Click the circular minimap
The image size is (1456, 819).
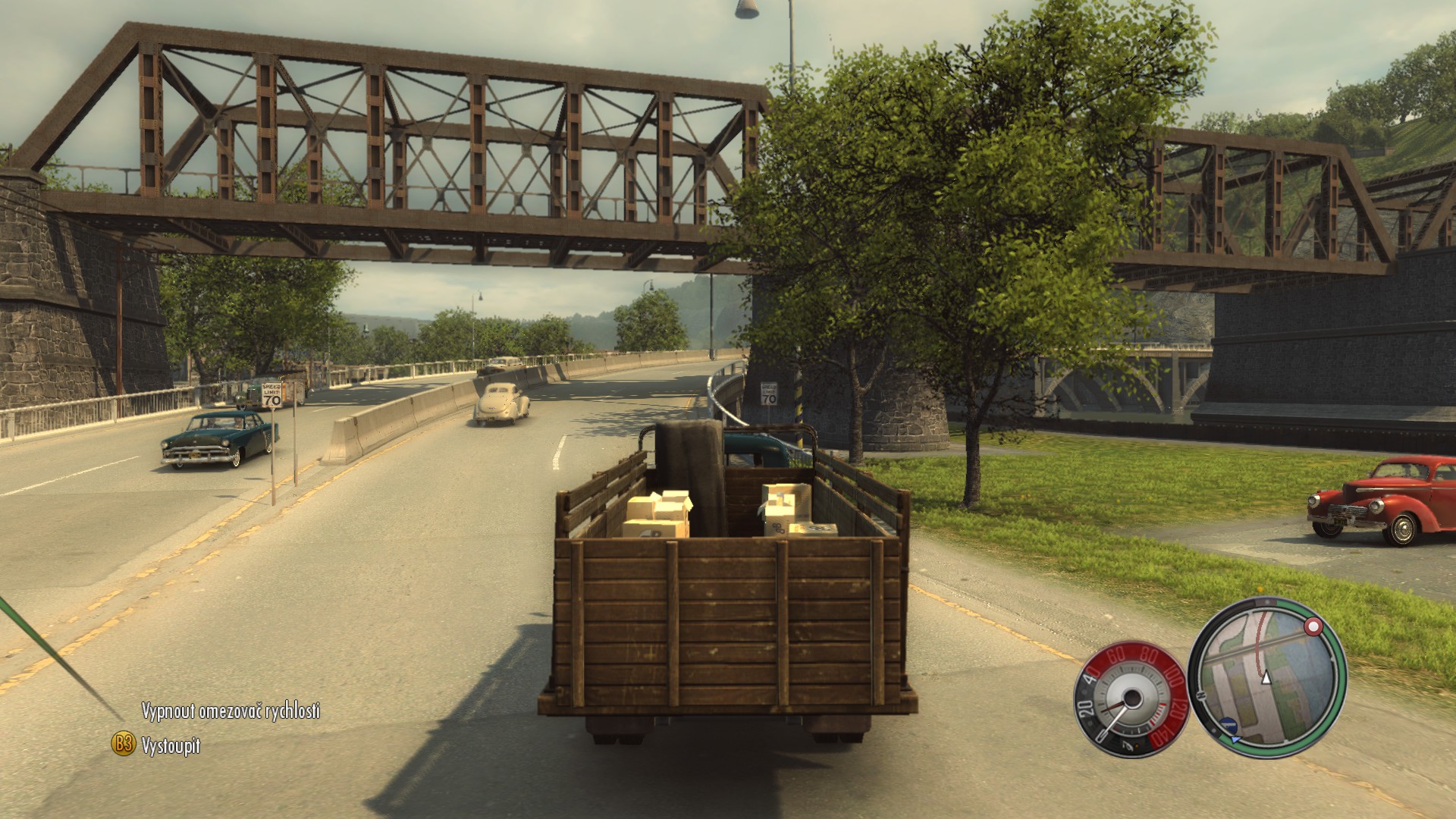(x=1265, y=676)
